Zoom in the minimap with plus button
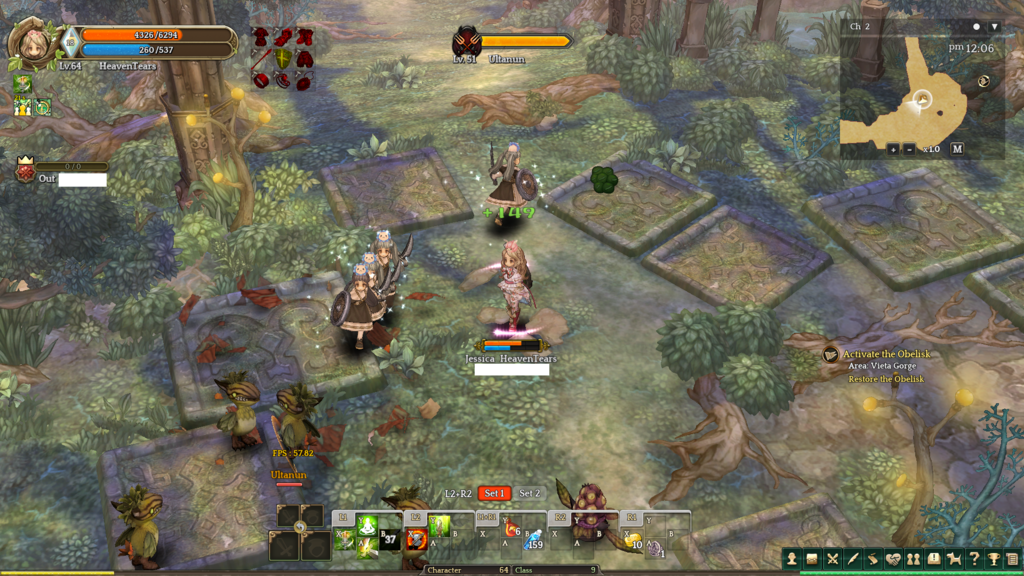This screenshot has height=576, width=1024. pyautogui.click(x=893, y=149)
